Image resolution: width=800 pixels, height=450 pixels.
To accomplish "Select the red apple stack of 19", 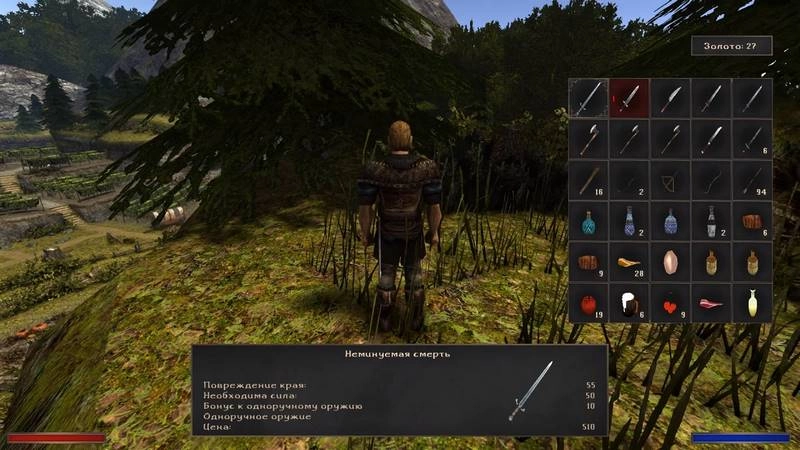I will (x=589, y=302).
